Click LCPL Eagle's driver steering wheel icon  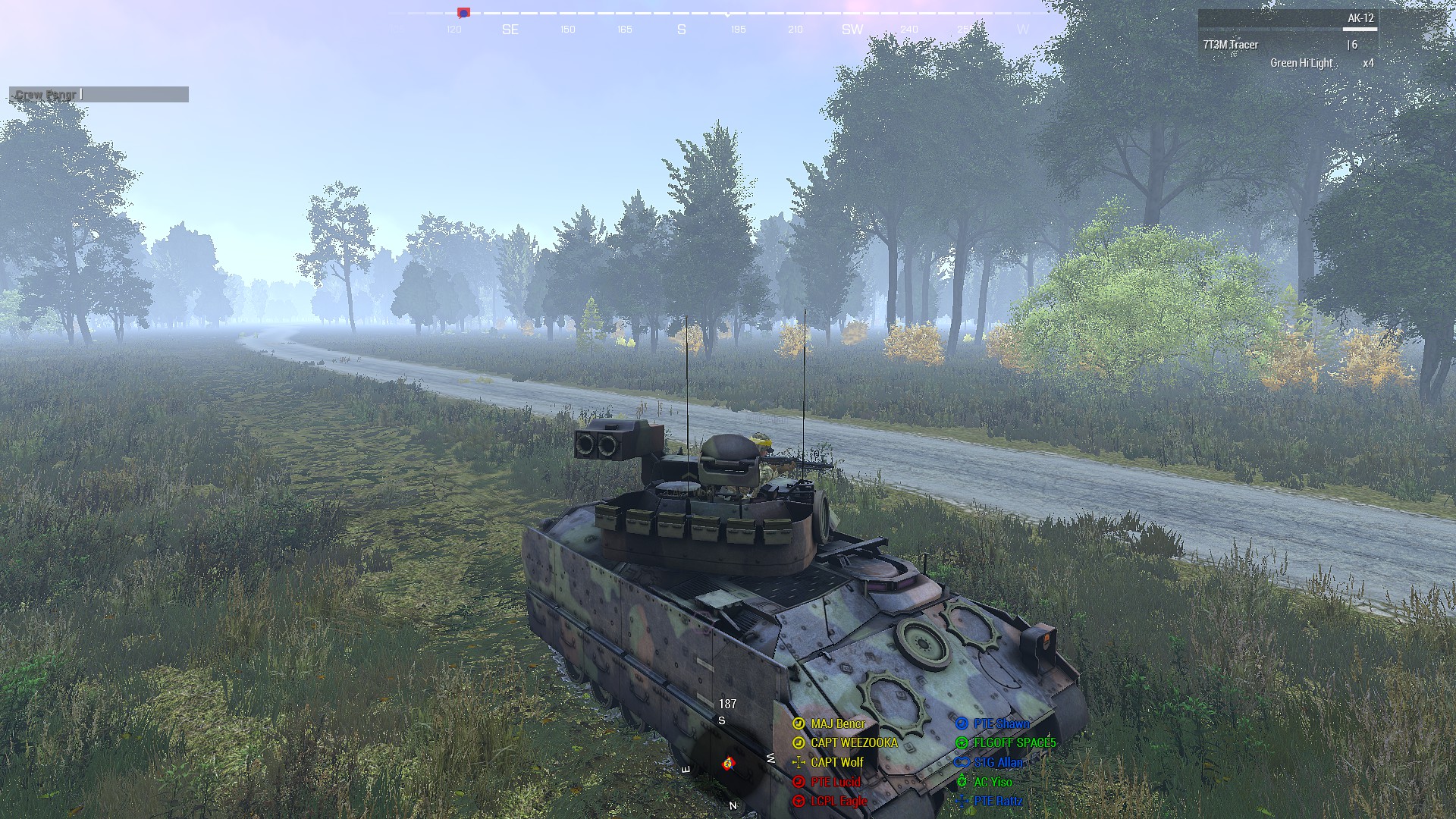tap(798, 801)
